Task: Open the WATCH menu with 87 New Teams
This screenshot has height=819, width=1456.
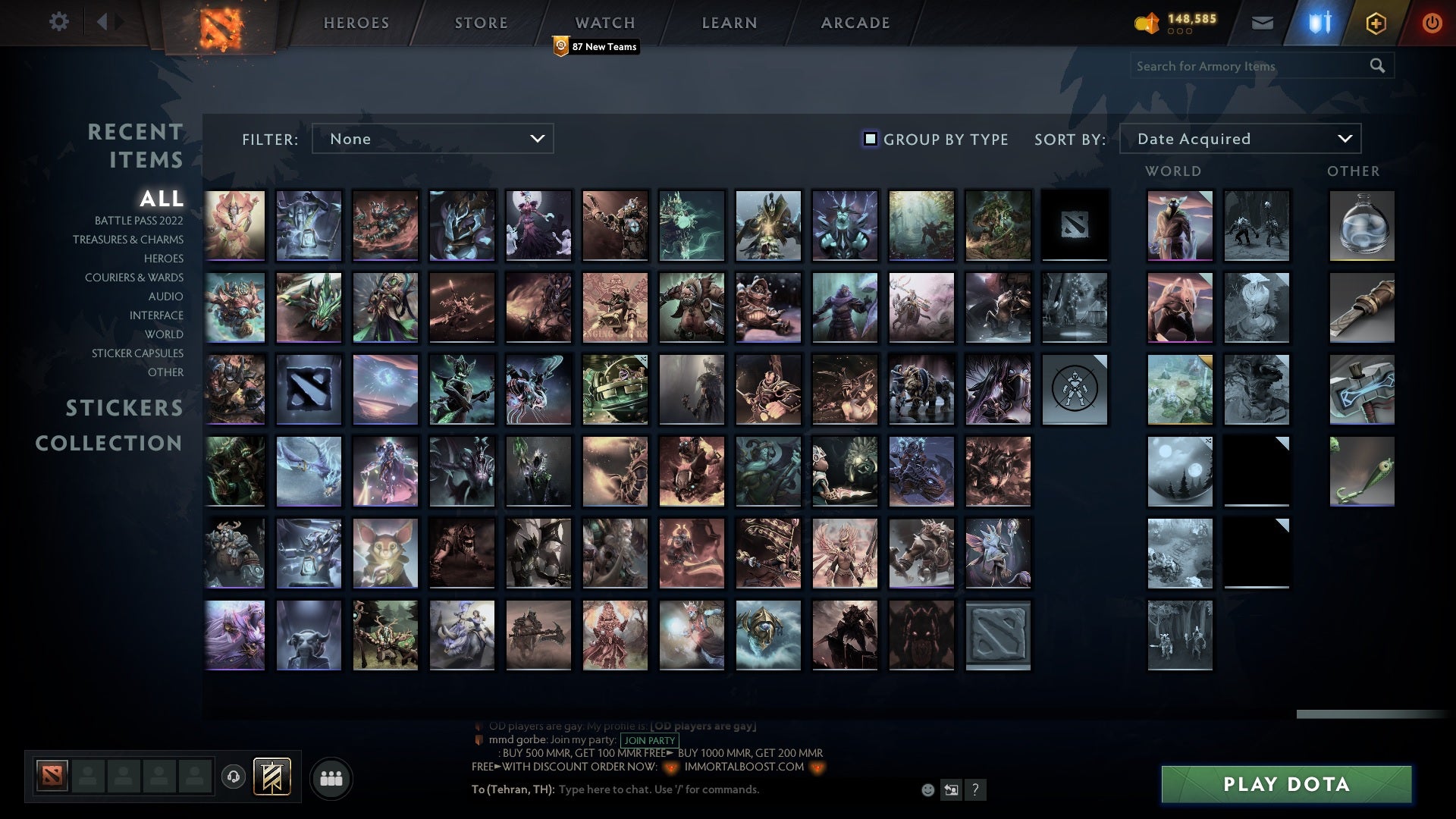Action: [x=604, y=23]
